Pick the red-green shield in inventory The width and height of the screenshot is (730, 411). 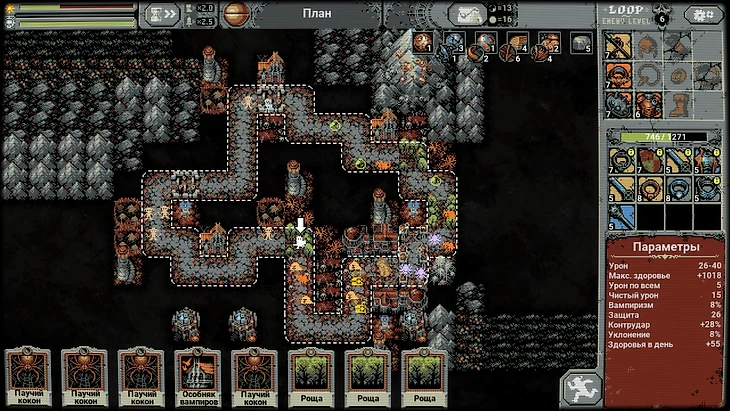click(649, 158)
